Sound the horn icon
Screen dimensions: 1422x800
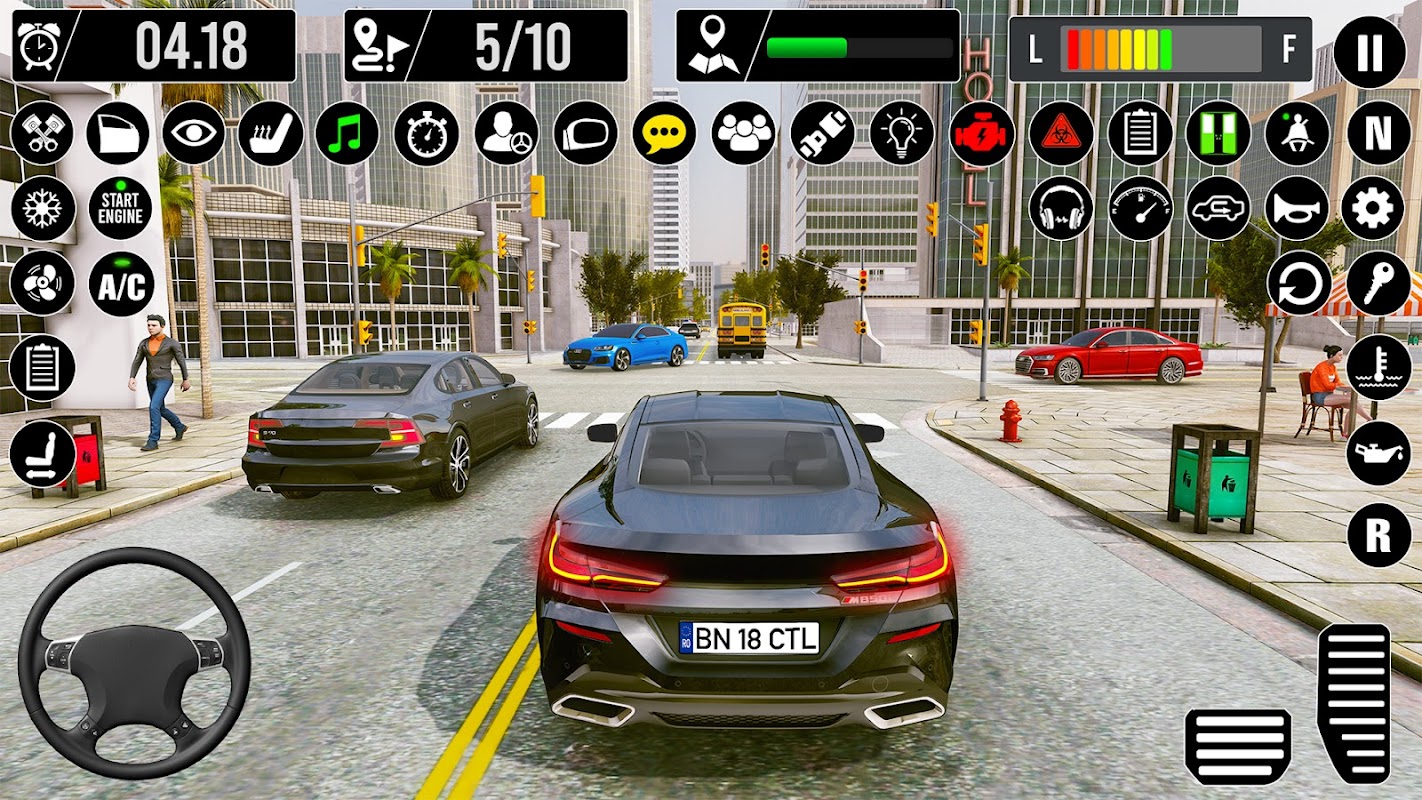(1297, 208)
